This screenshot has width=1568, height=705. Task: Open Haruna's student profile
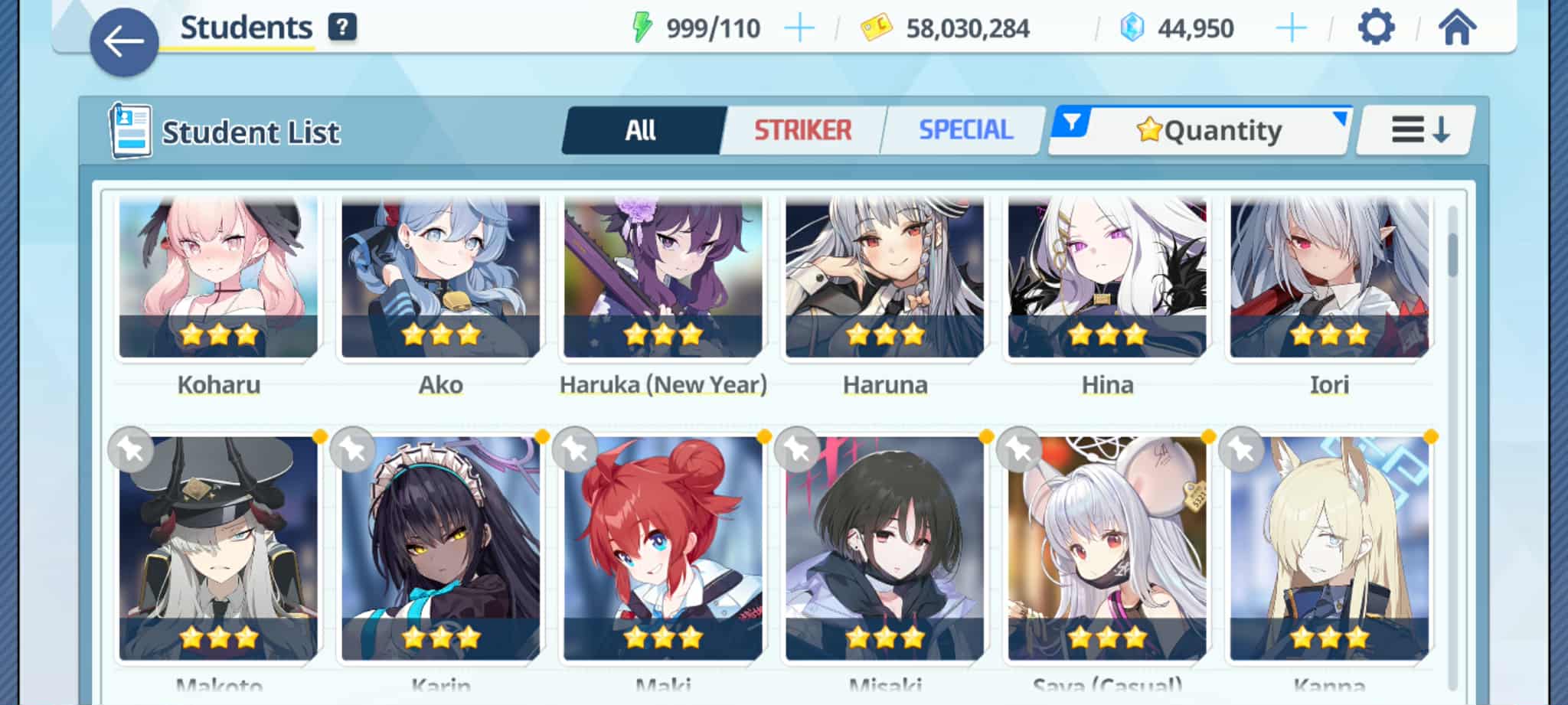click(884, 277)
